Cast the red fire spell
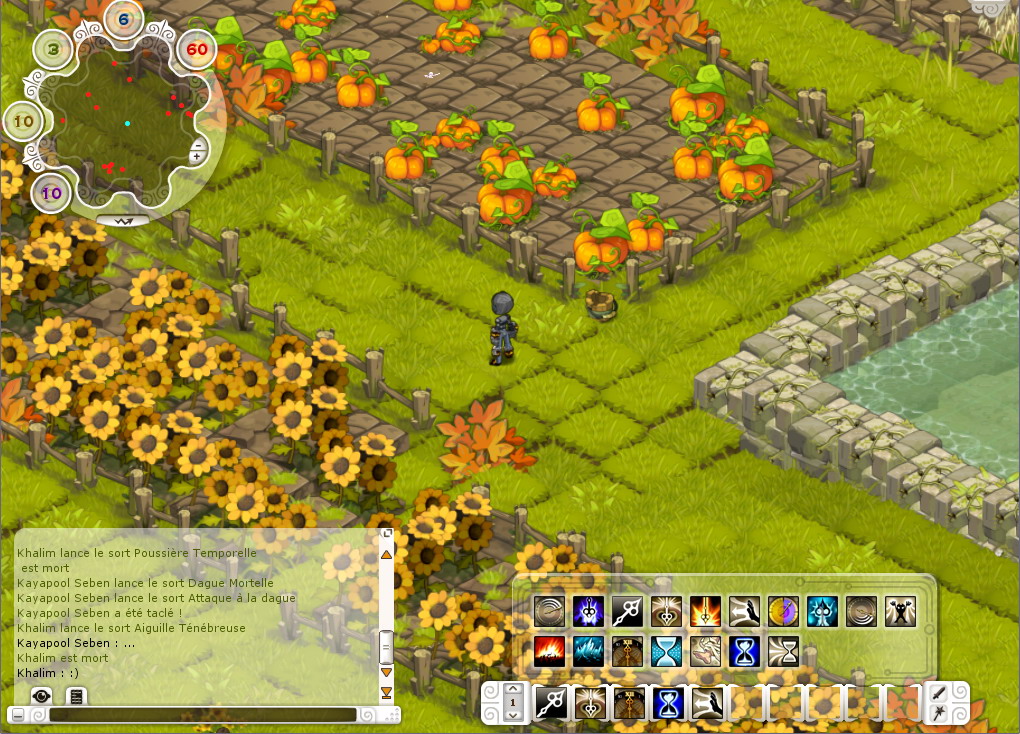The width and height of the screenshot is (1020, 734). point(549,651)
